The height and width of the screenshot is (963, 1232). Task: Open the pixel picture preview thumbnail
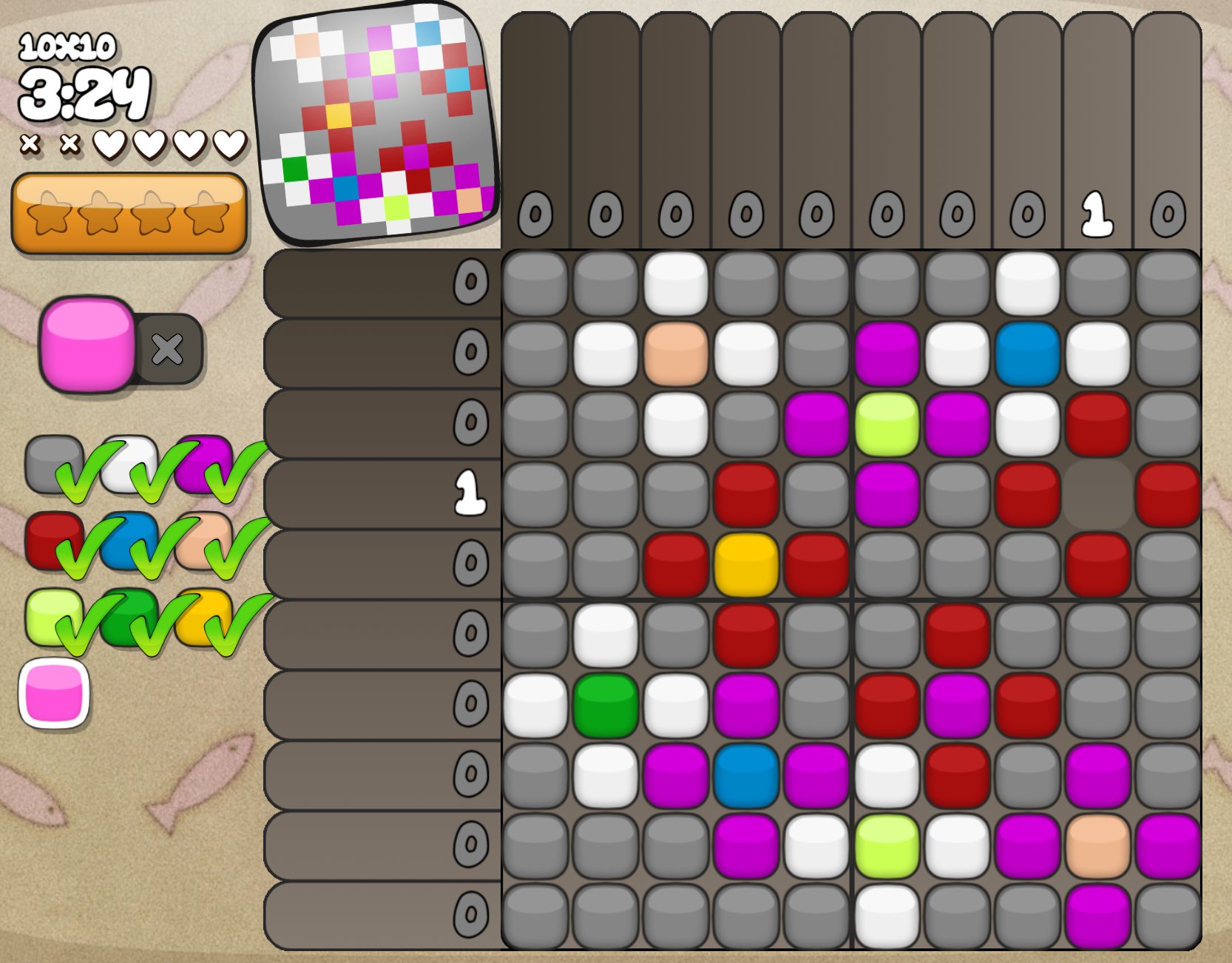click(x=377, y=122)
